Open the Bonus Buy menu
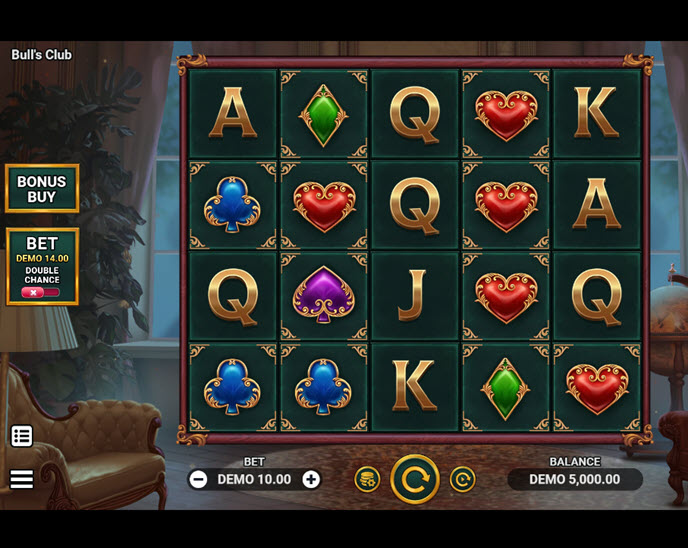688x548 pixels. (x=42, y=189)
